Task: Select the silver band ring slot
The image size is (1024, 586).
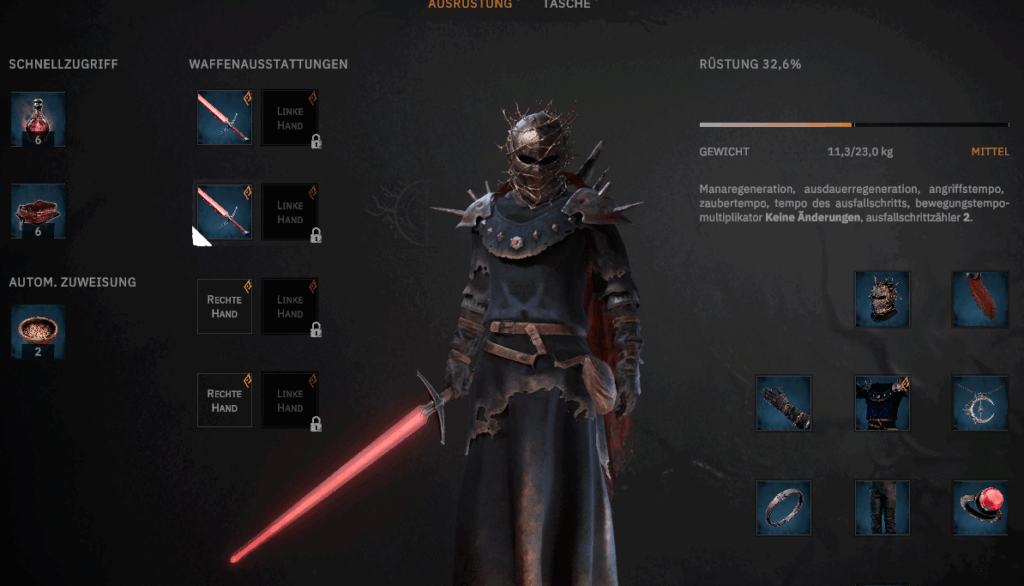Action: [783, 508]
